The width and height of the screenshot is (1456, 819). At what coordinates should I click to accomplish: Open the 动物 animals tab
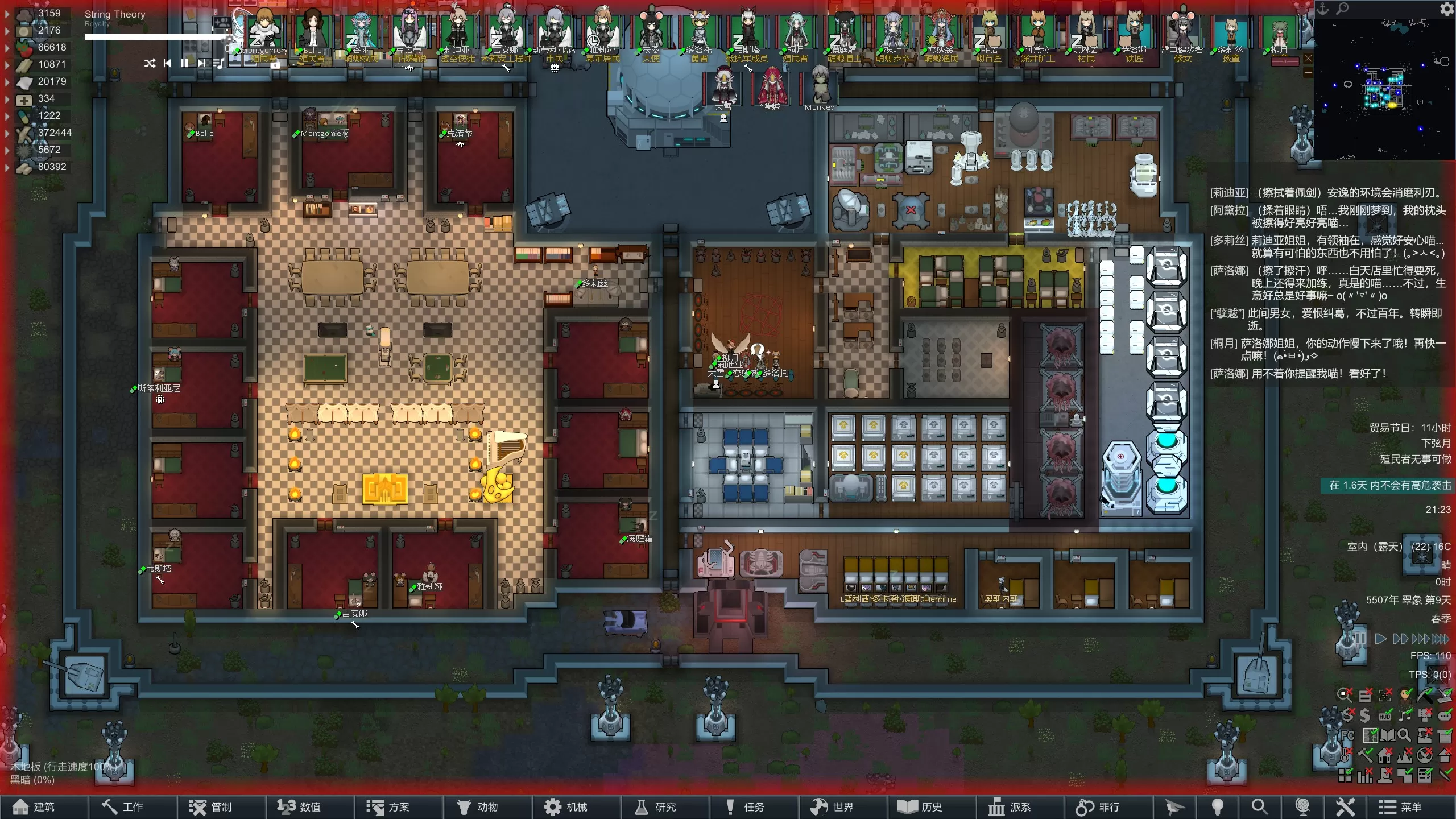[478, 807]
